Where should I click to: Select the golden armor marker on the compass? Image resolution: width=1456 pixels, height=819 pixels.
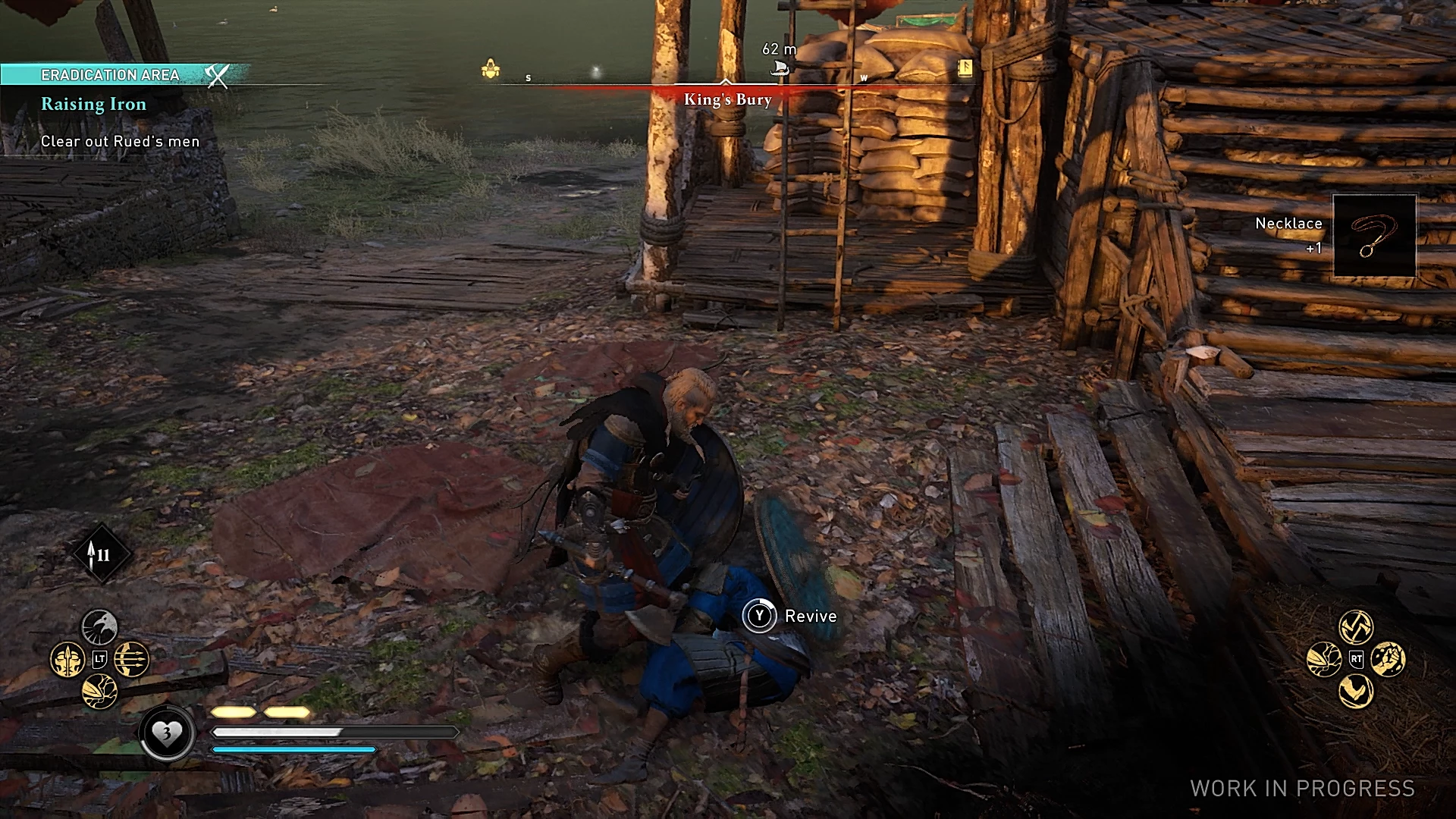point(491,70)
